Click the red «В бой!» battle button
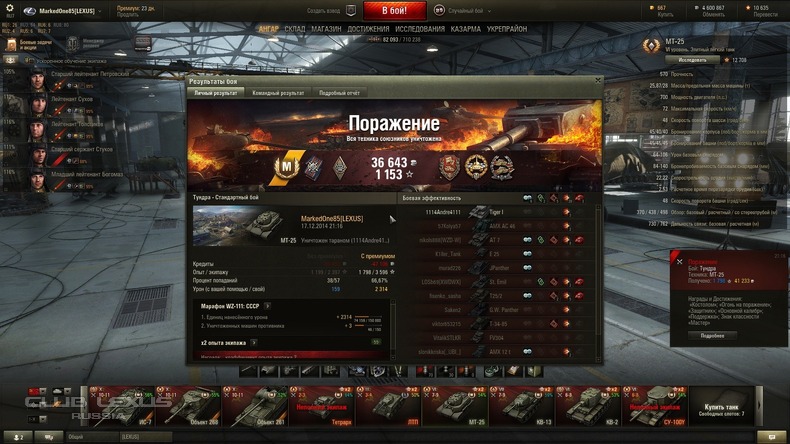 (395, 10)
